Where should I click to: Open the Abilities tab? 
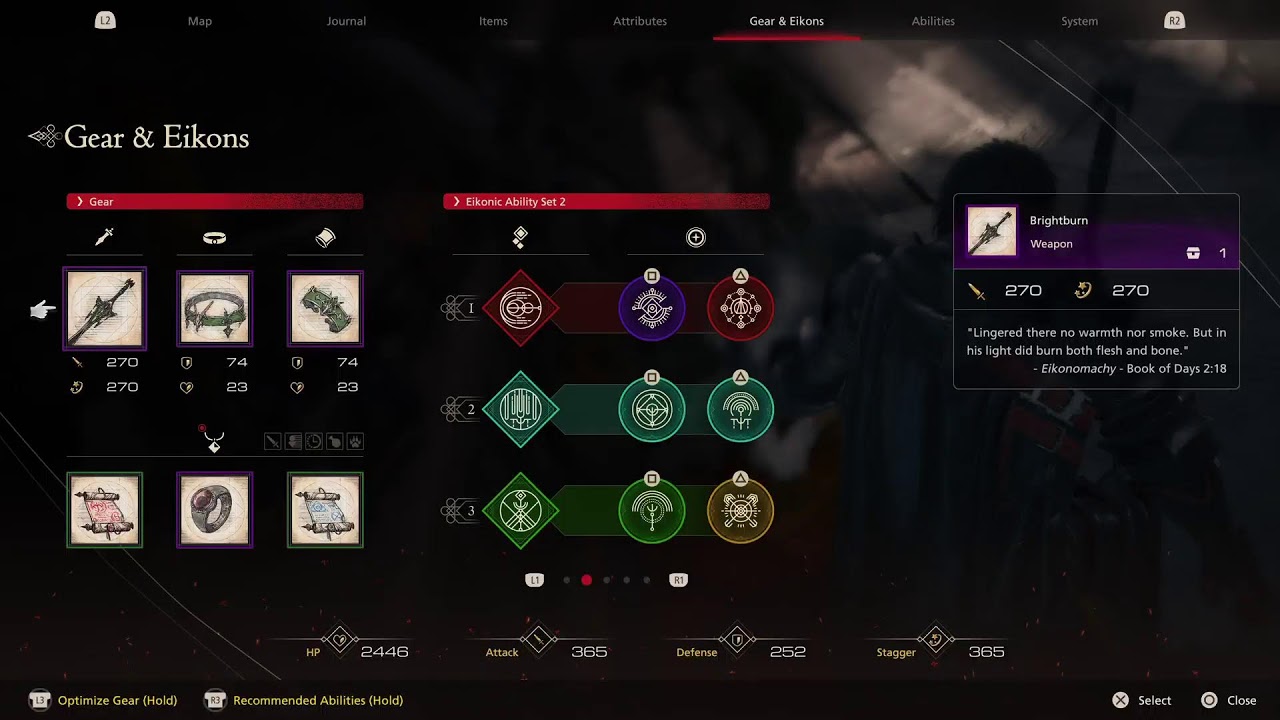coord(933,21)
